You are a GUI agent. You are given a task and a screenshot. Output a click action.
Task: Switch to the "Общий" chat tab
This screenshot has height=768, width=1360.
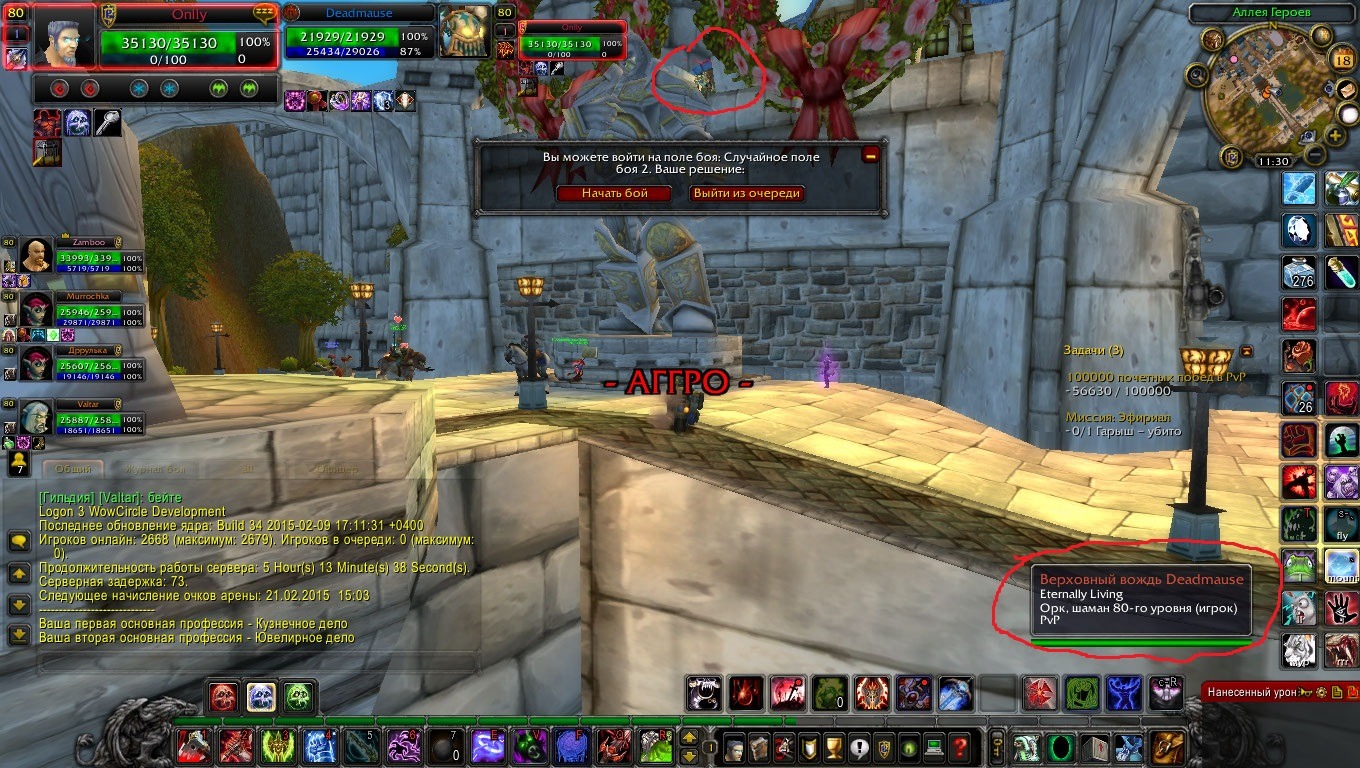click(73, 468)
